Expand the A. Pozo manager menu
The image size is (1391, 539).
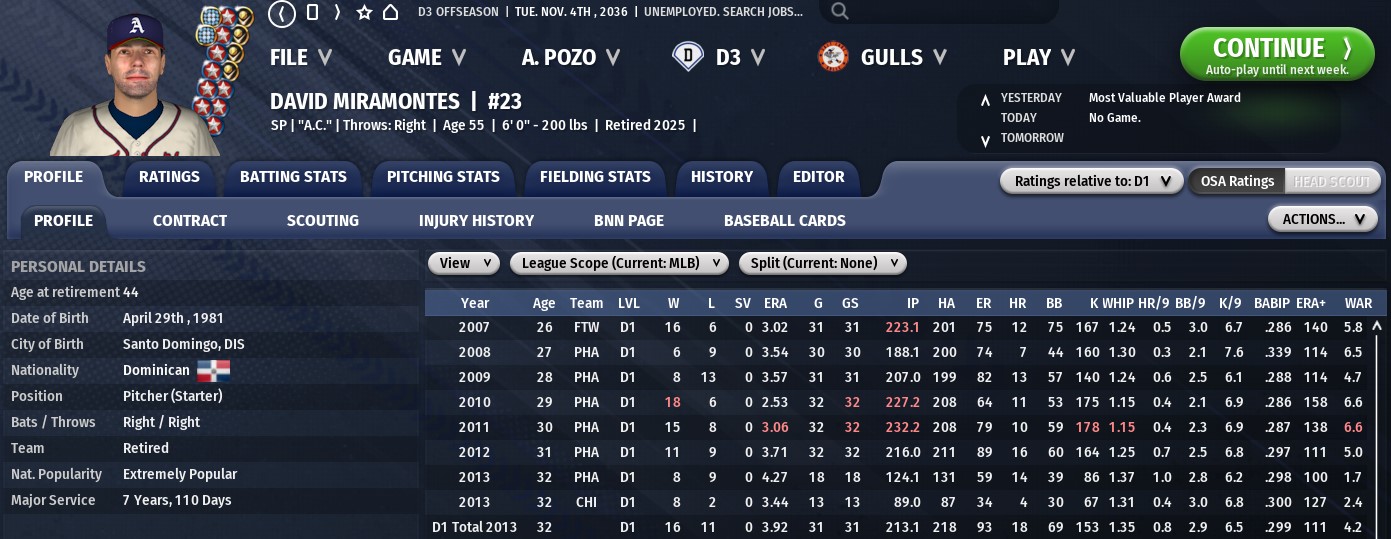point(570,58)
